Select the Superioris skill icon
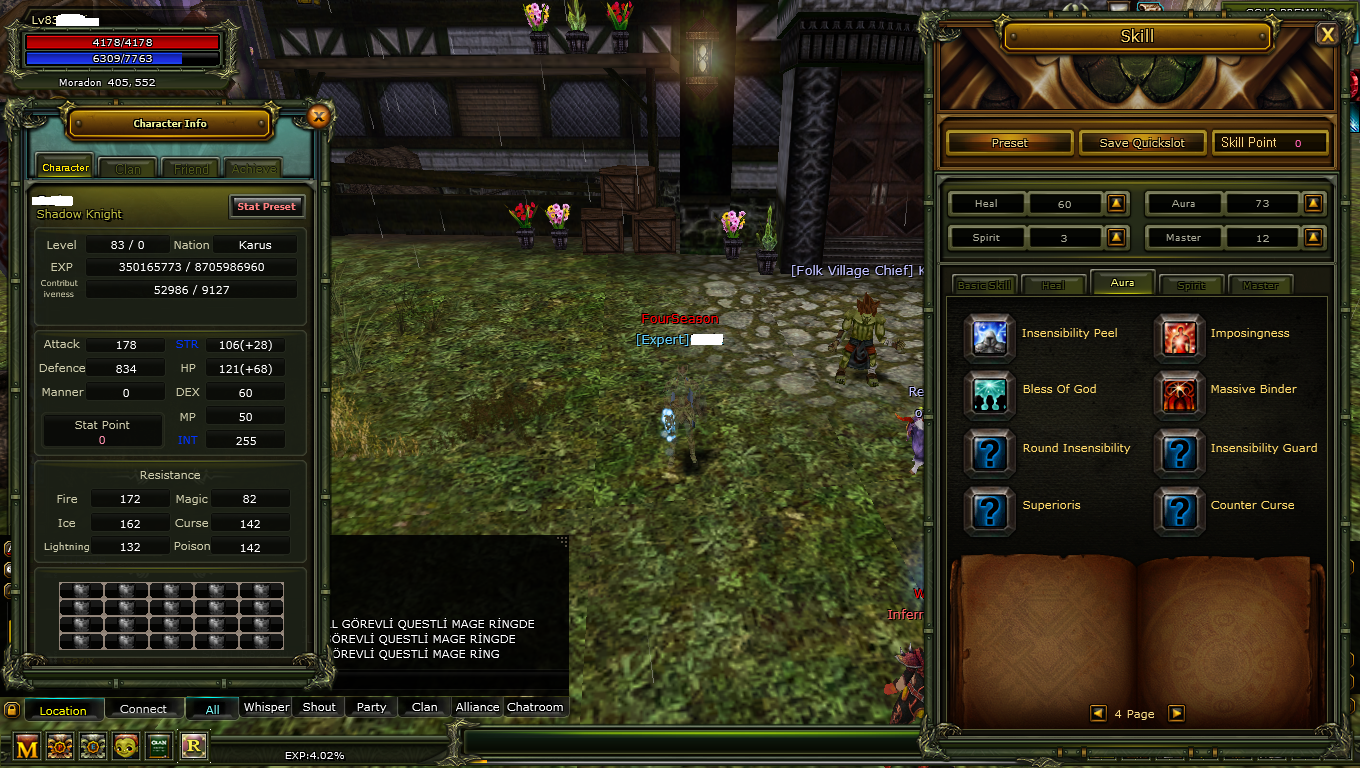This screenshot has width=1360, height=768. click(988, 511)
